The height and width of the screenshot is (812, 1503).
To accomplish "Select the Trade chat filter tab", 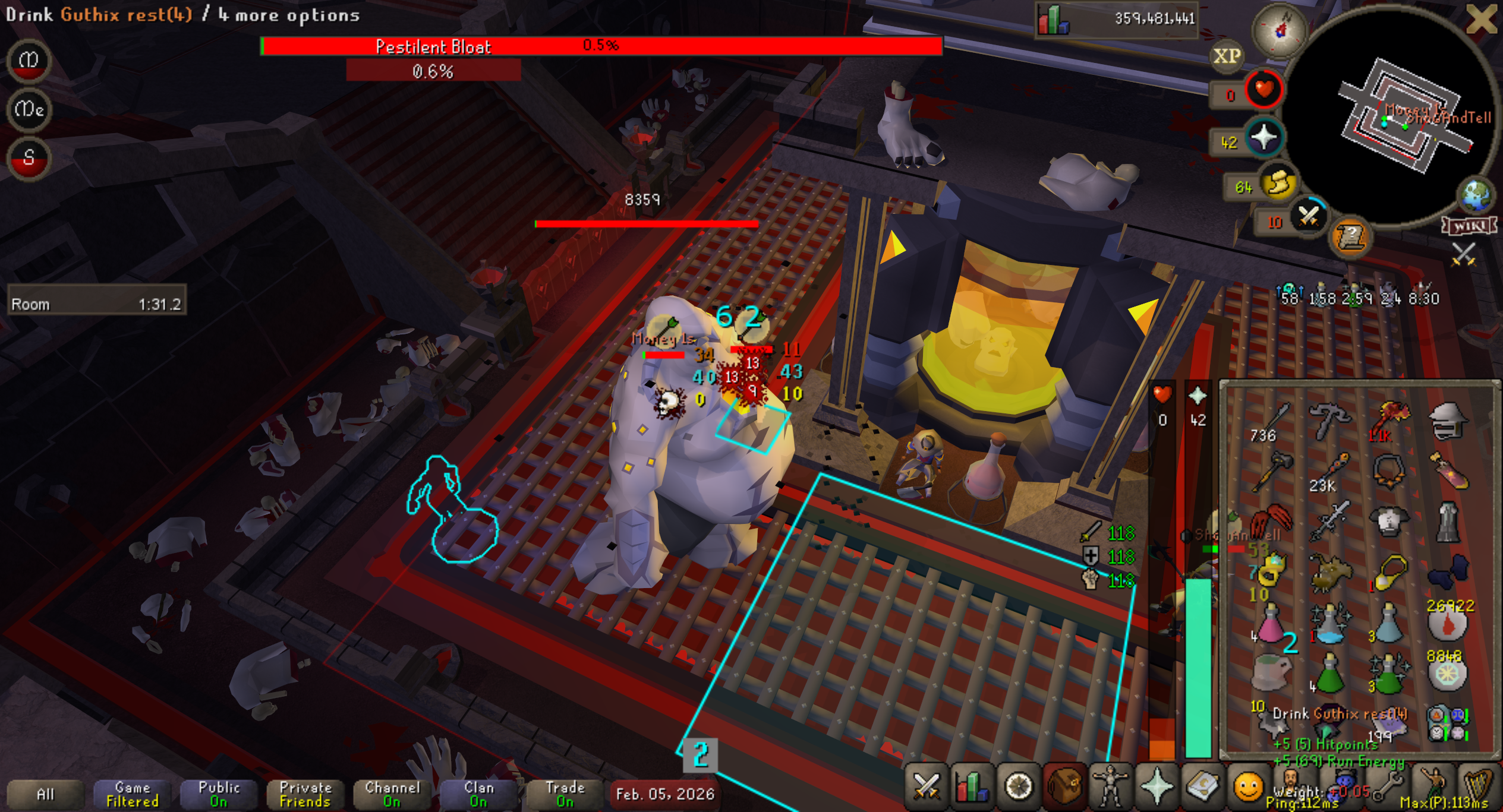I will click(x=565, y=794).
